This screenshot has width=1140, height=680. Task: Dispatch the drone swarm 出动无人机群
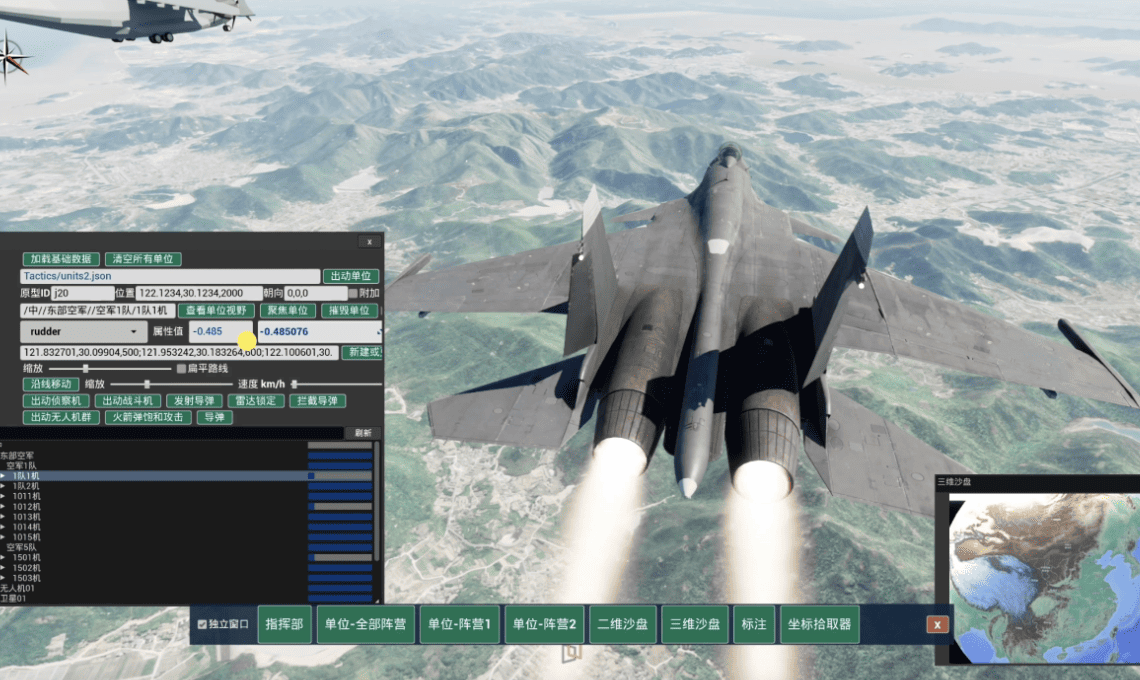59,417
